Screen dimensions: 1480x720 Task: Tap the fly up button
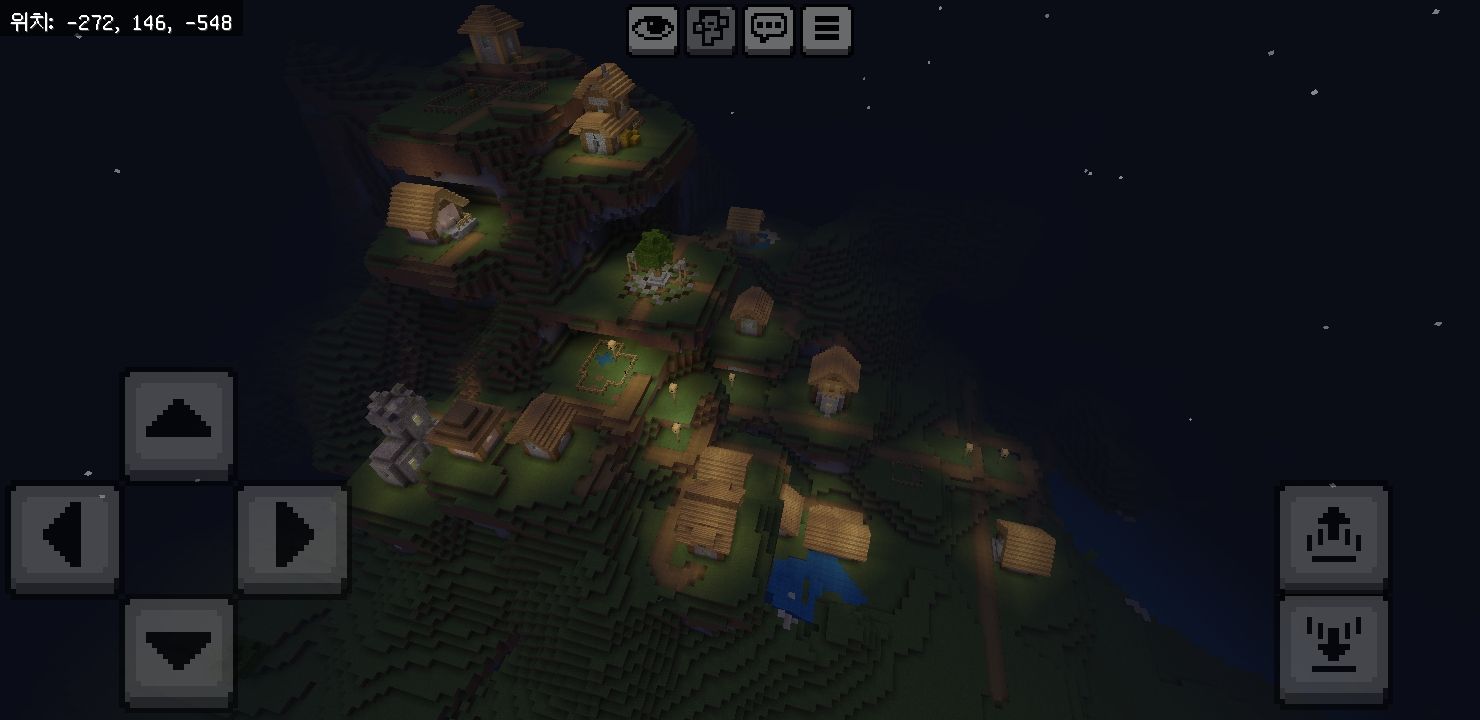pyautogui.click(x=1333, y=538)
